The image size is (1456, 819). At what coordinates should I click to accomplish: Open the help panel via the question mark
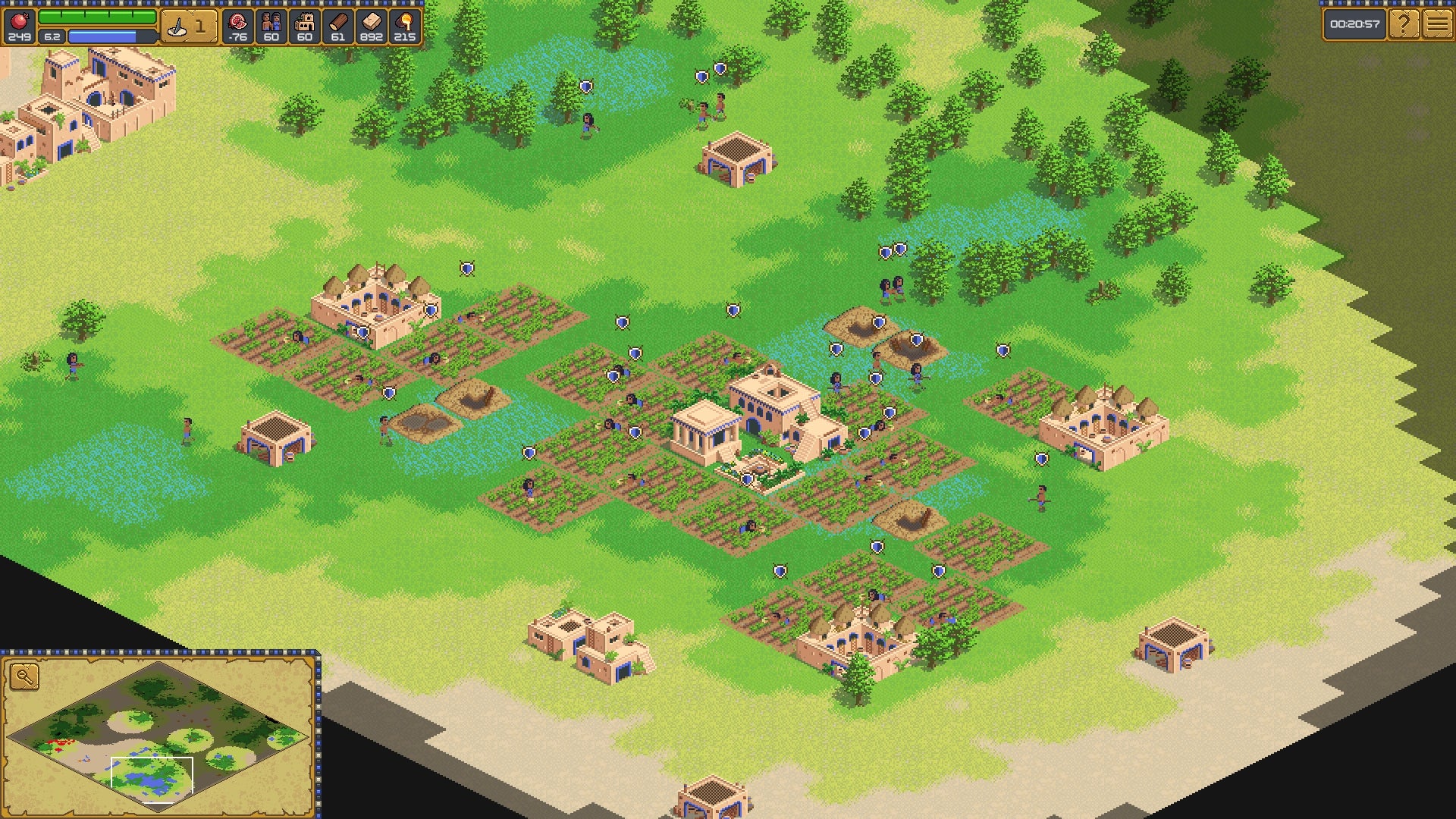pos(1404,23)
